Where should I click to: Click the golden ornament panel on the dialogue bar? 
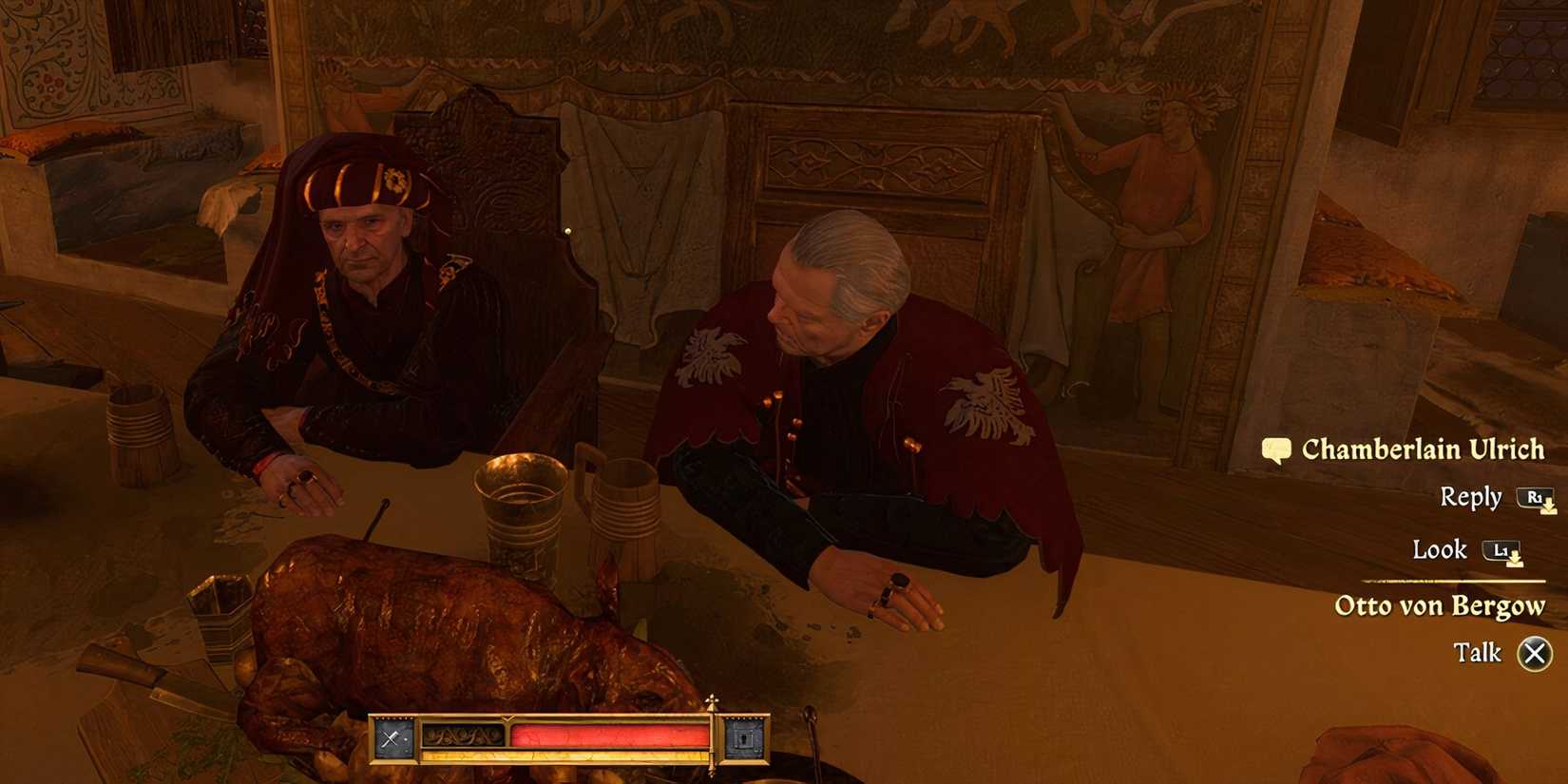463,735
